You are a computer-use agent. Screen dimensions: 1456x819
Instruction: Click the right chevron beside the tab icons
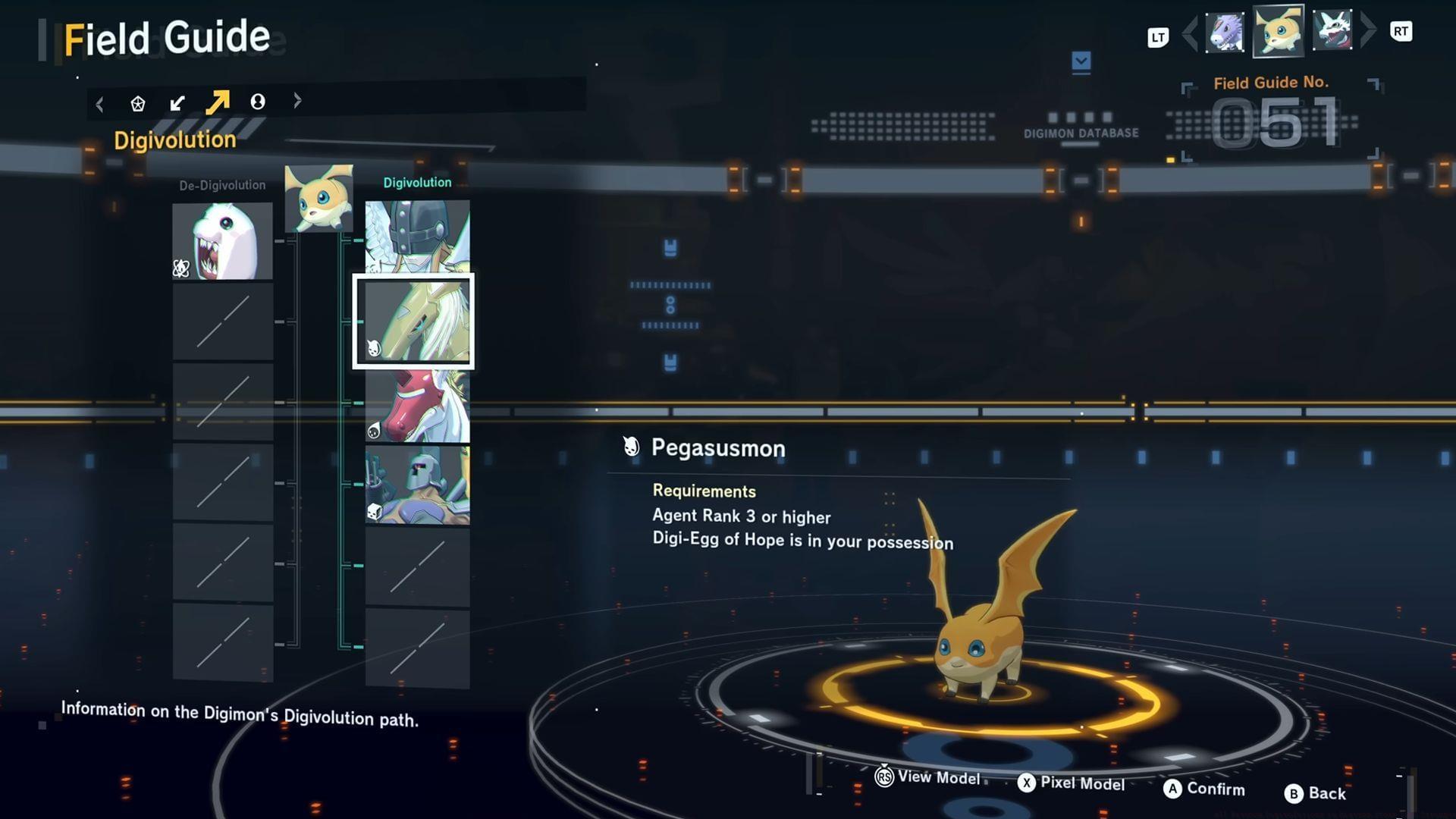[x=297, y=100]
